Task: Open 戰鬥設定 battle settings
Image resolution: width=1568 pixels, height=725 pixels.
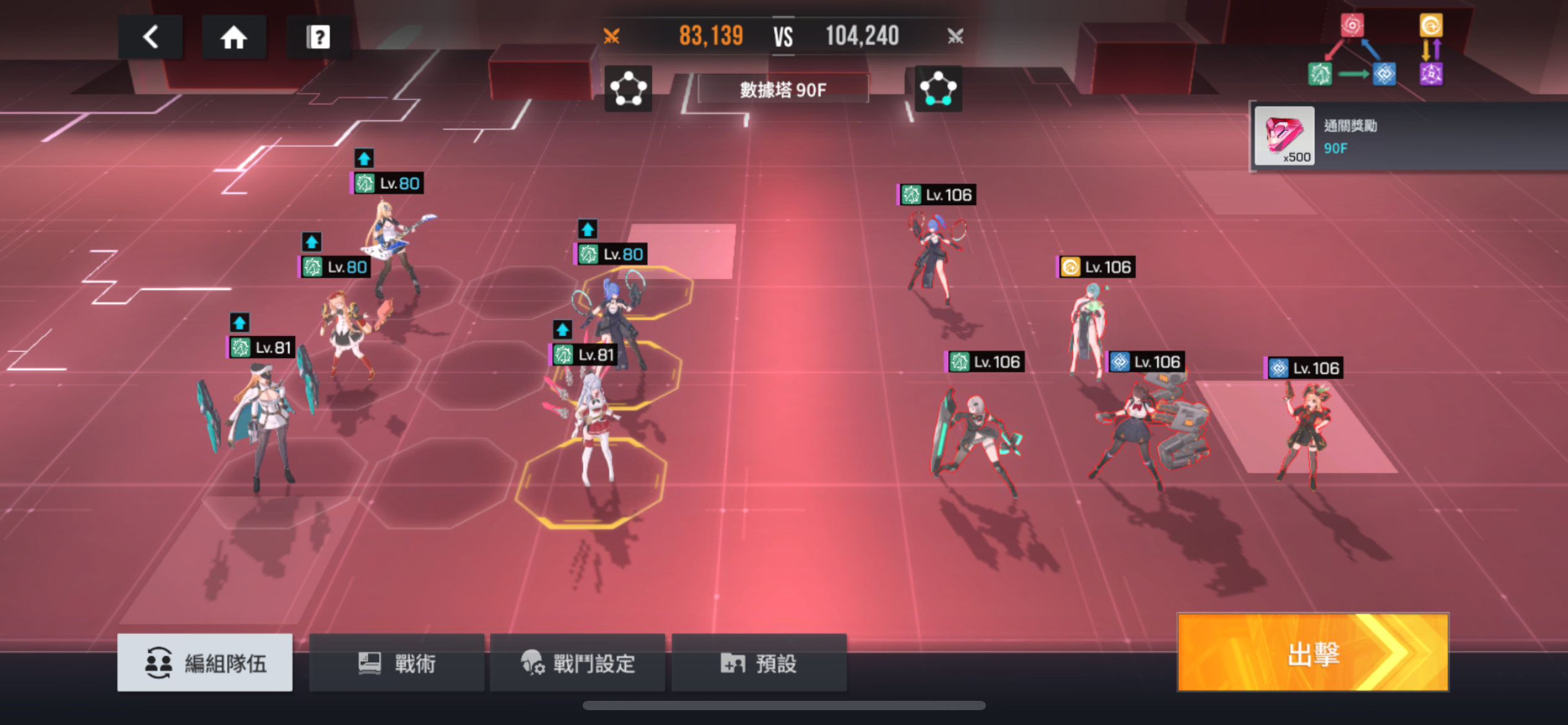Action: [x=577, y=663]
